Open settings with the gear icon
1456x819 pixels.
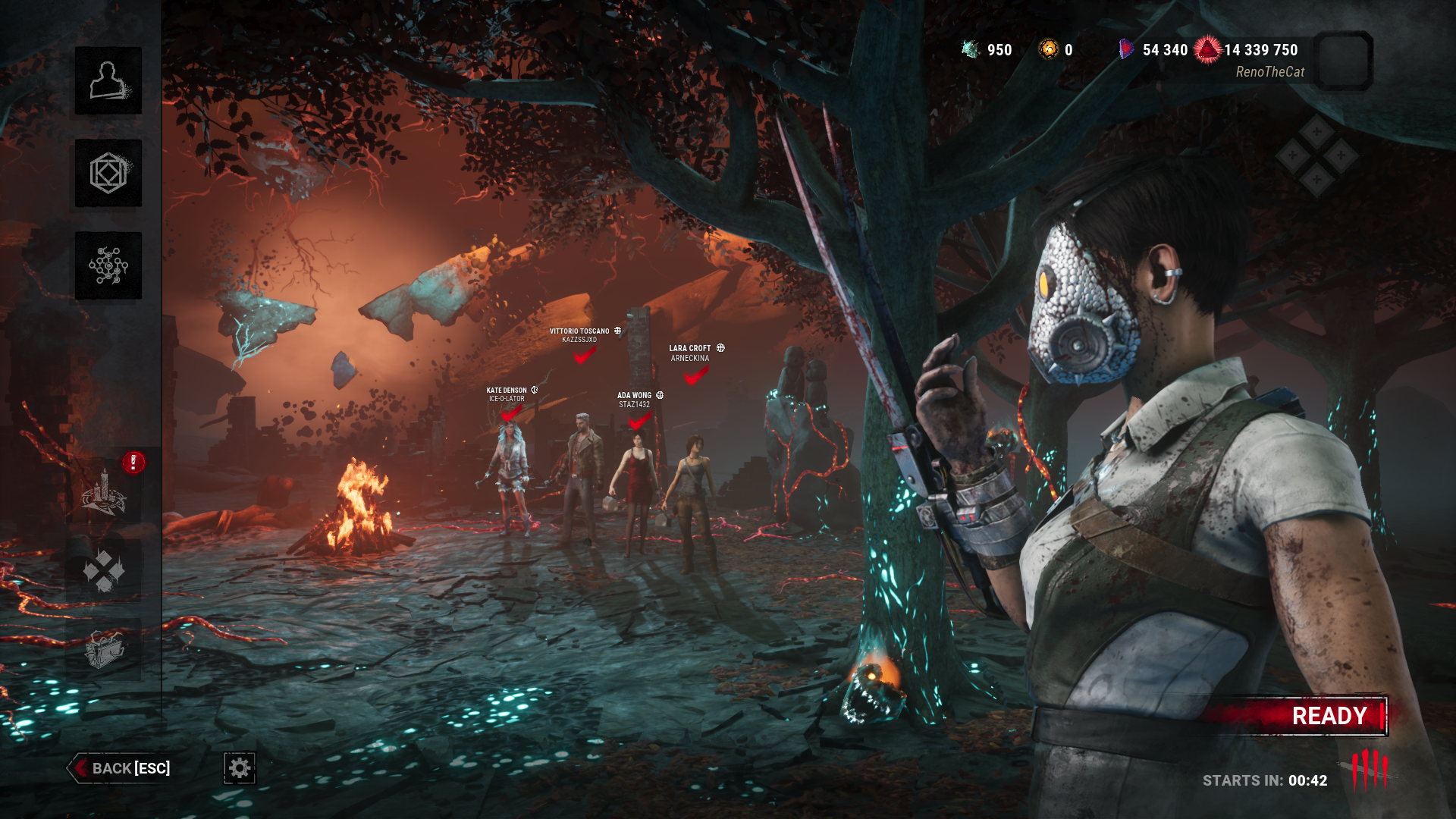pyautogui.click(x=240, y=768)
